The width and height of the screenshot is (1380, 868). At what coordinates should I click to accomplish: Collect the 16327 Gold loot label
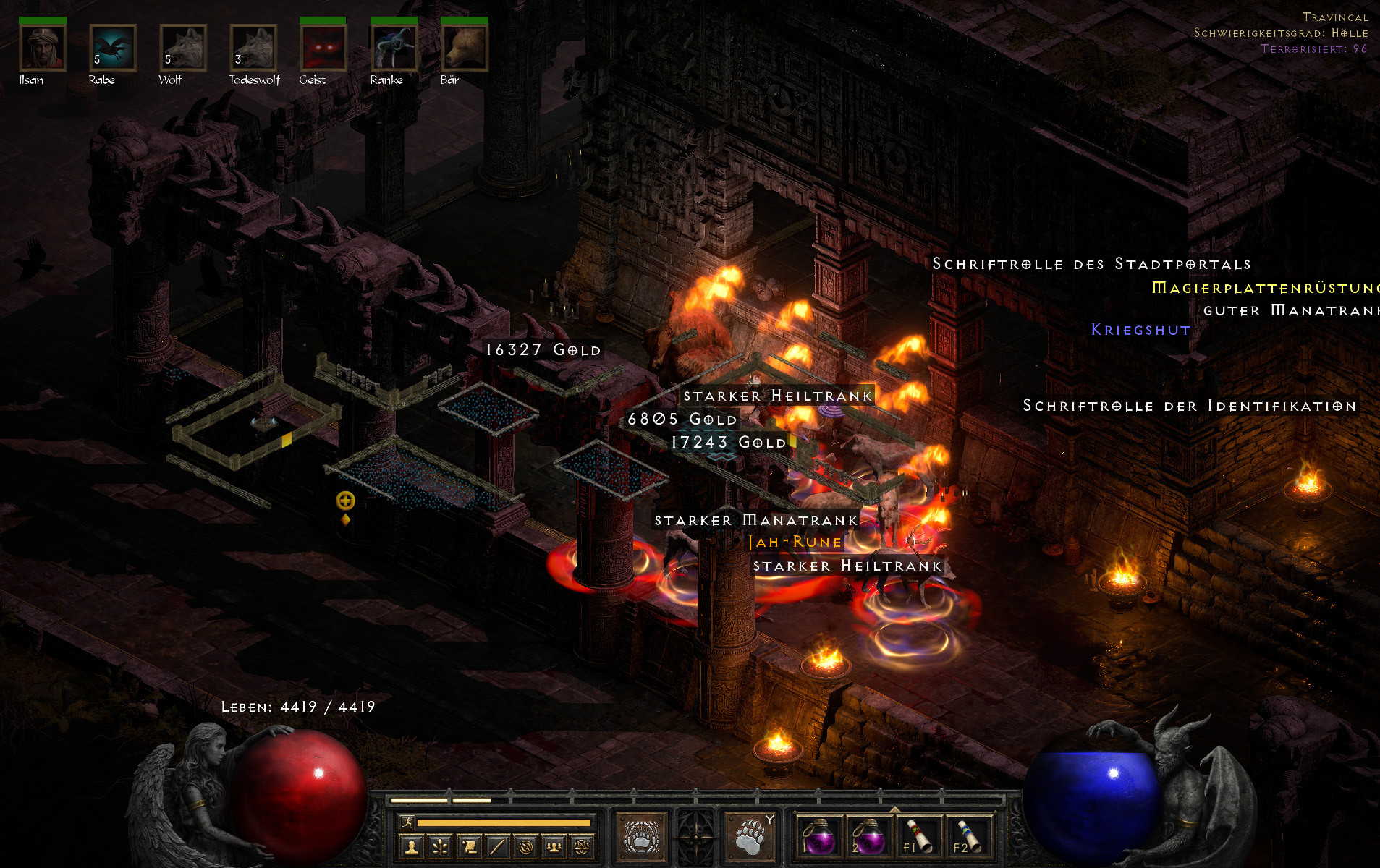click(543, 350)
